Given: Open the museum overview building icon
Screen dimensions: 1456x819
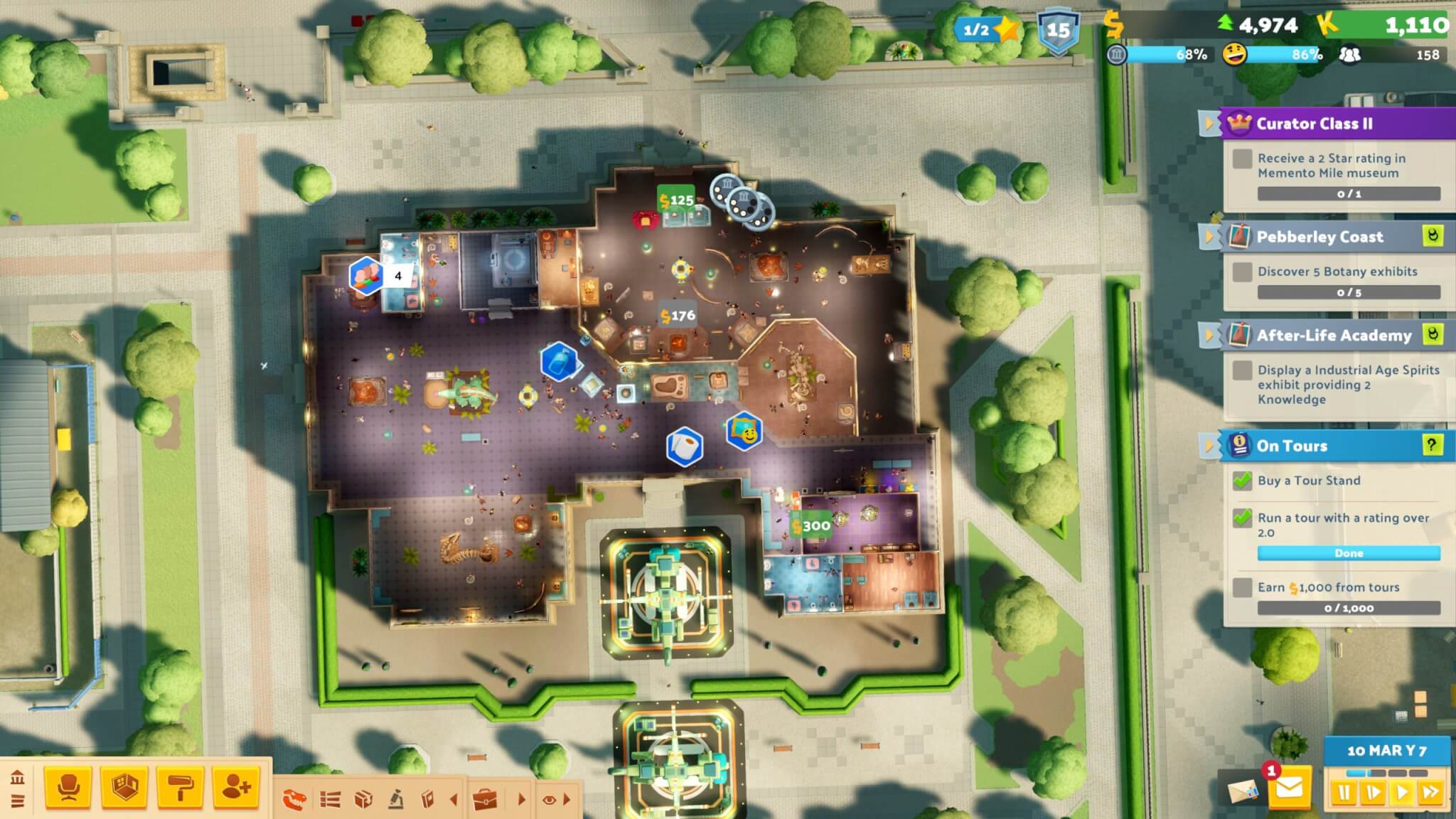Looking at the screenshot, I should [x=17, y=777].
